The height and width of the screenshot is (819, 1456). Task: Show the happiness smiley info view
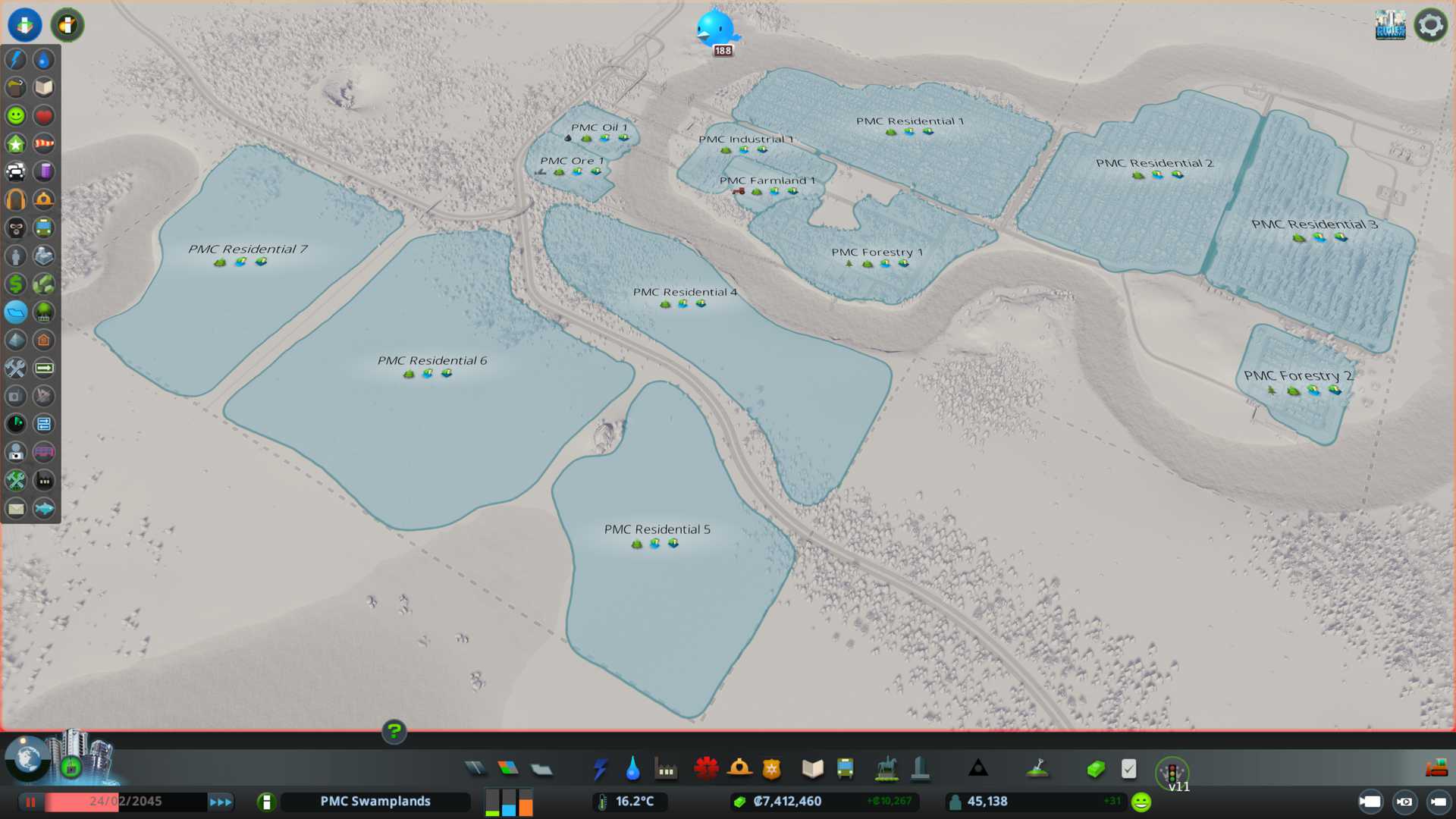point(16,115)
